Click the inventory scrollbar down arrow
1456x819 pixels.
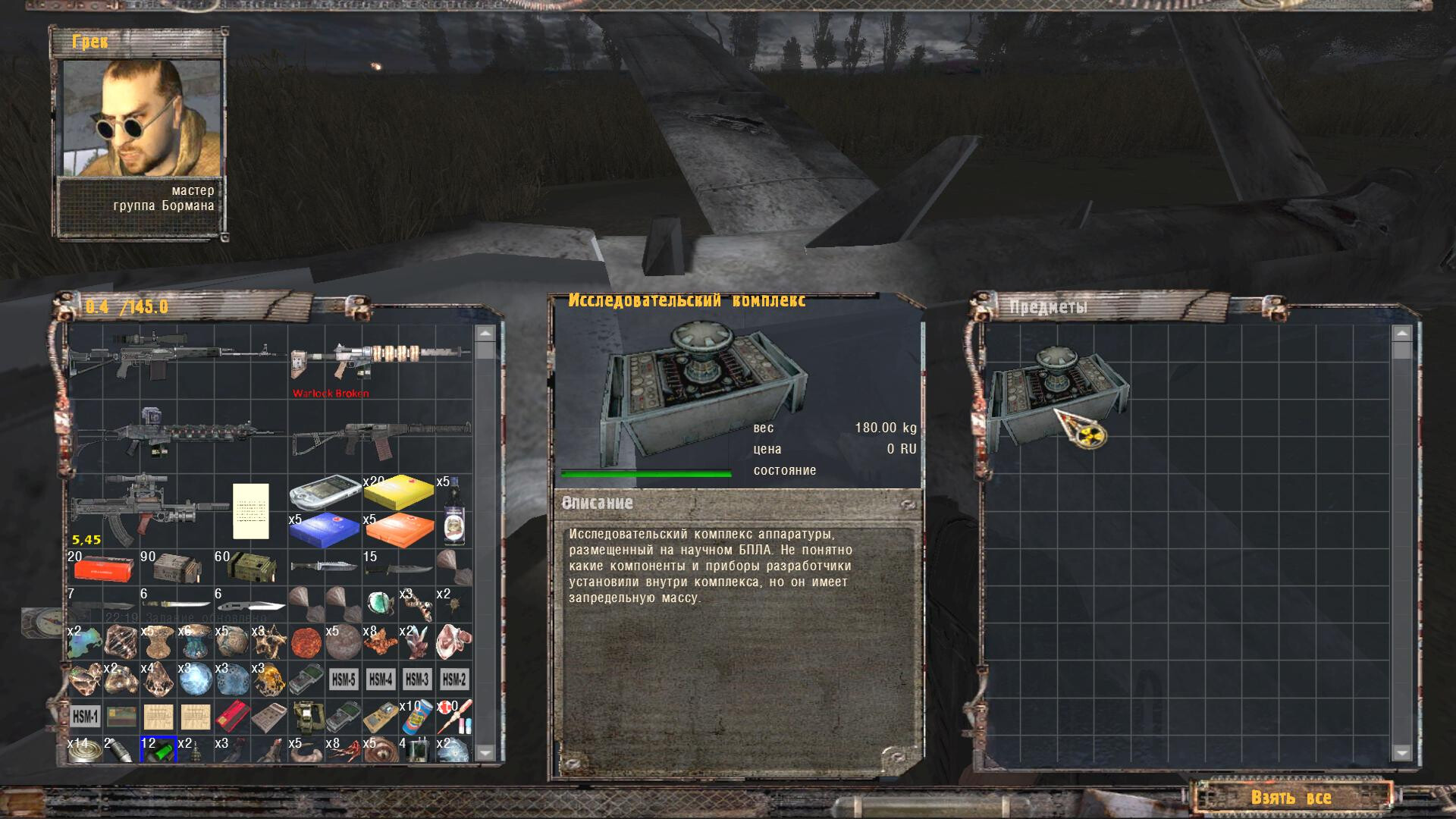click(x=485, y=752)
